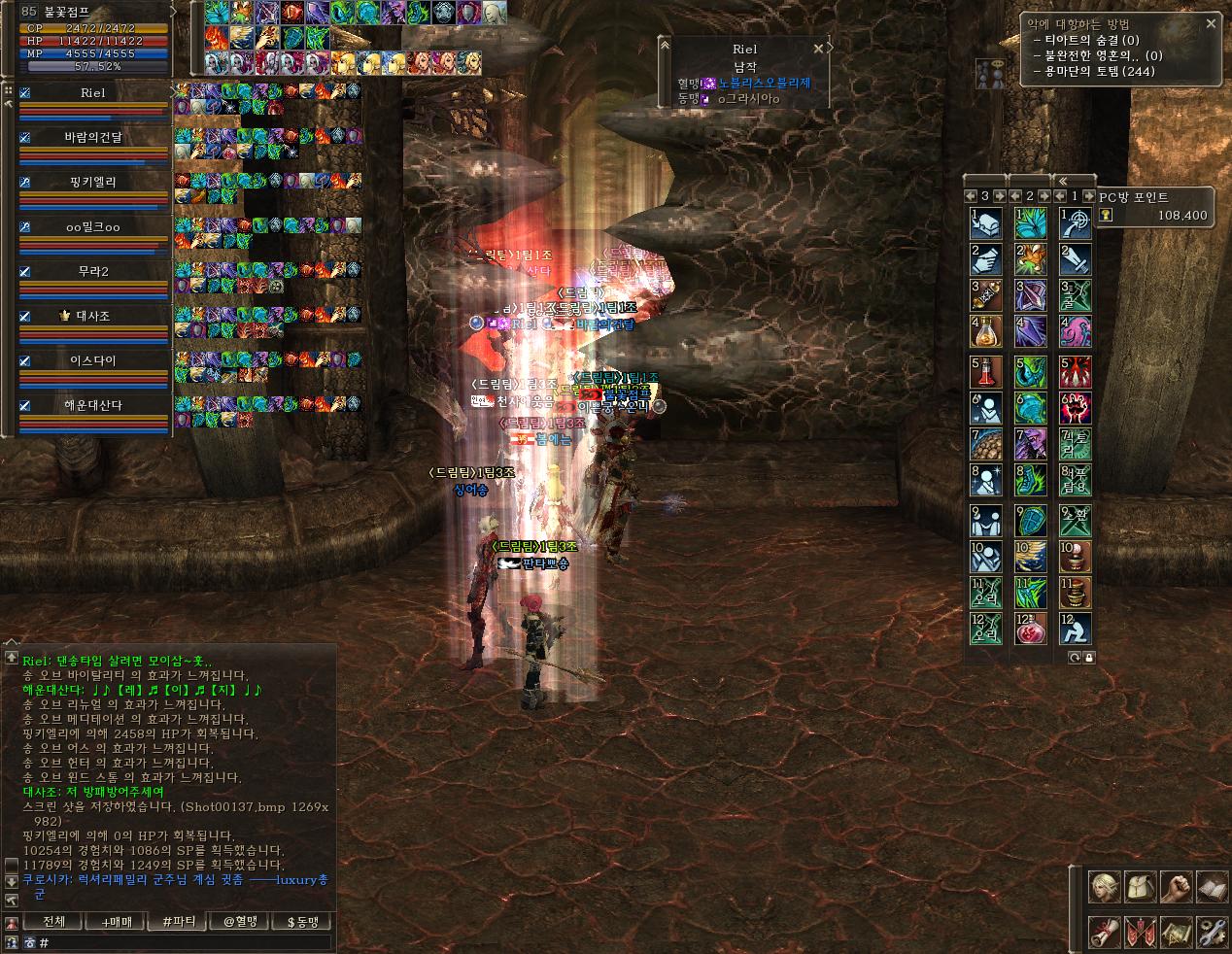This screenshot has height=954, width=1232.
Task: Select party member 핑키엘리
Action: (93, 182)
